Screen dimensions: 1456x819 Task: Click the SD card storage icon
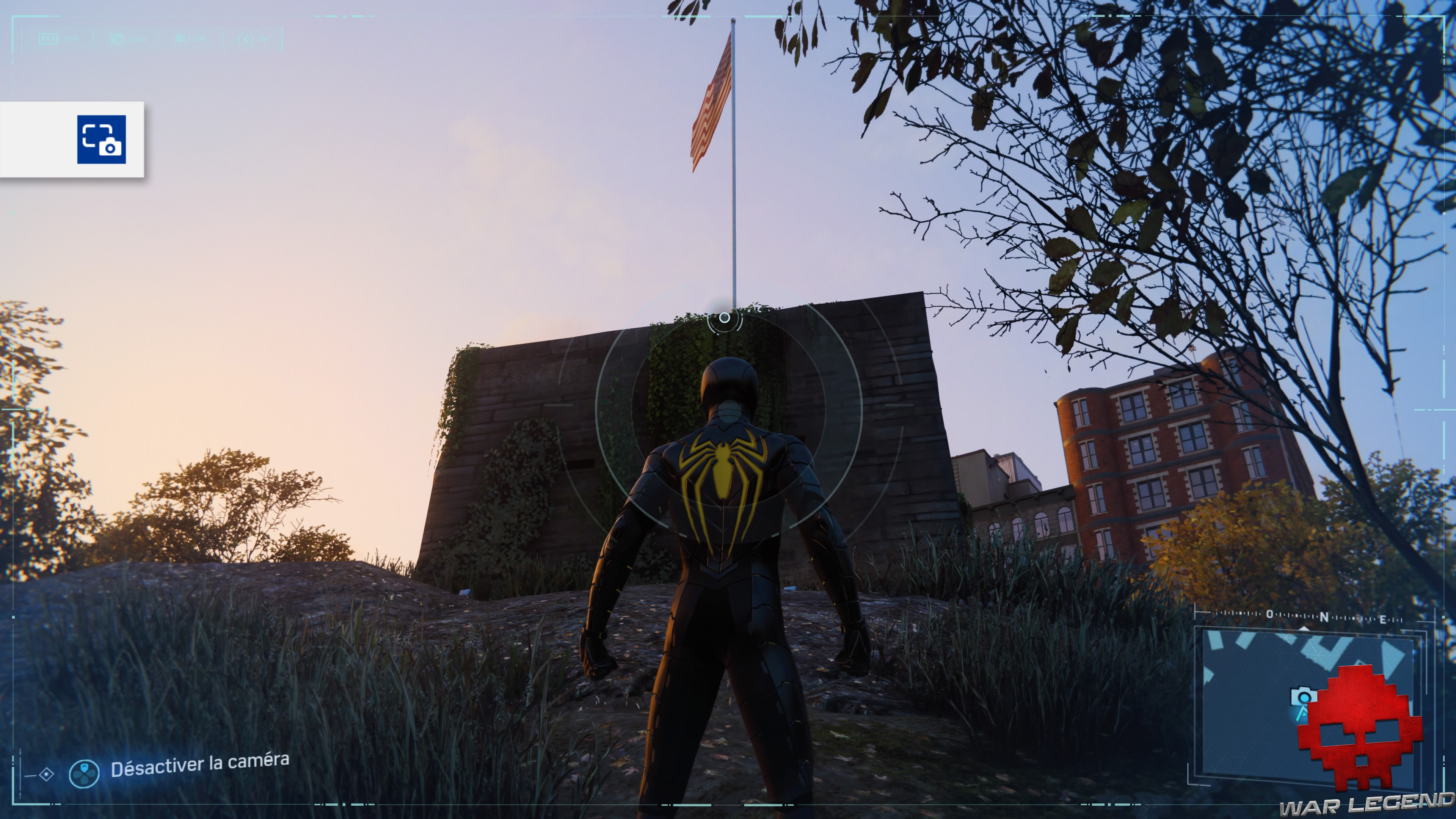117,39
